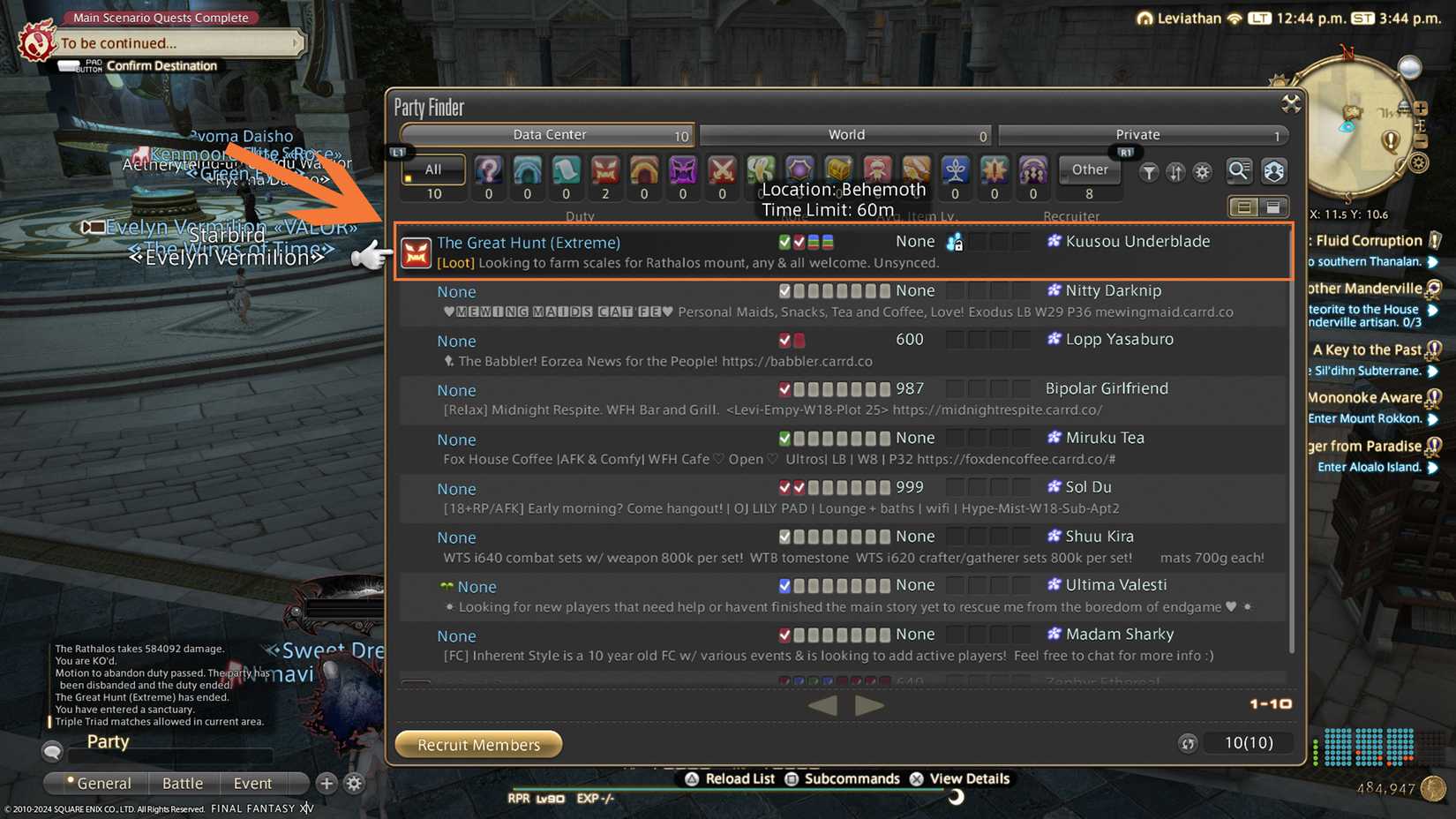
Task: Toggle the detailed list view mode
Action: click(1273, 206)
